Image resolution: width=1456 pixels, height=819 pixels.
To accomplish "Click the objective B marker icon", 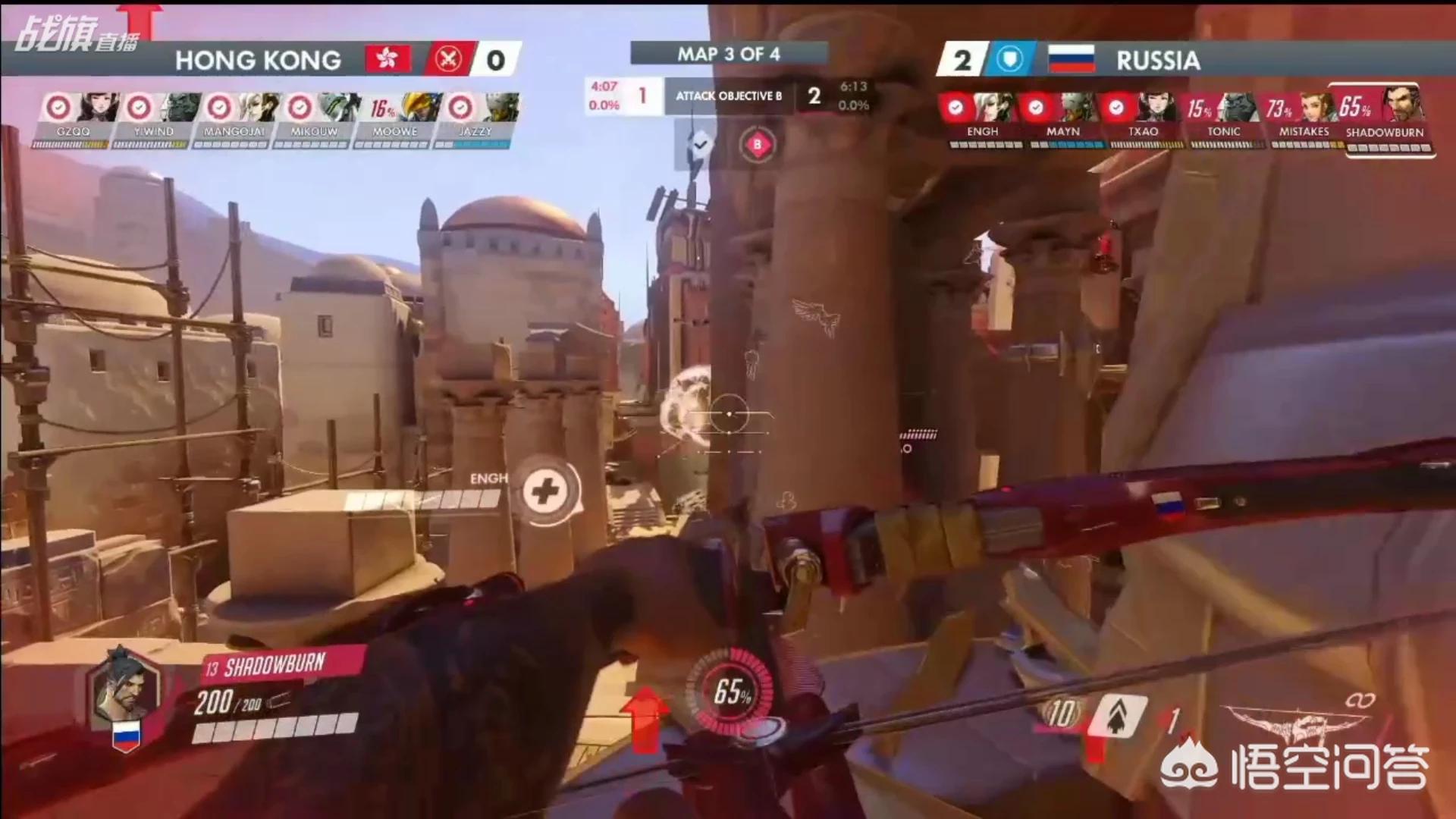I will point(757,144).
